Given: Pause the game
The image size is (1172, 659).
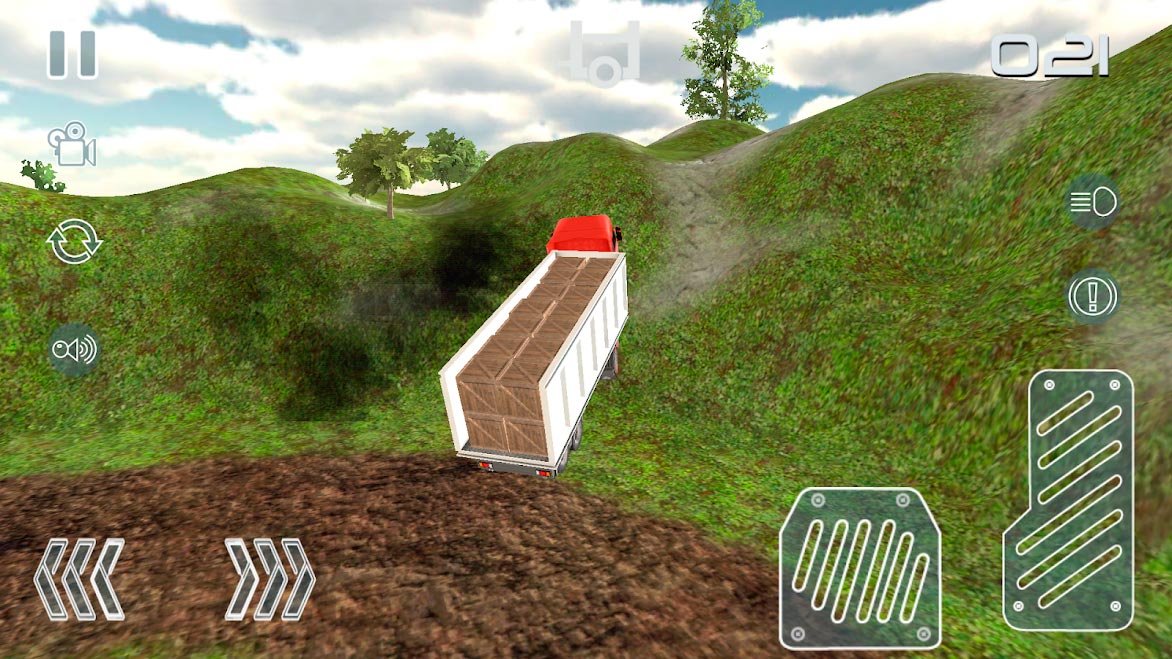Looking at the screenshot, I should [x=72, y=54].
